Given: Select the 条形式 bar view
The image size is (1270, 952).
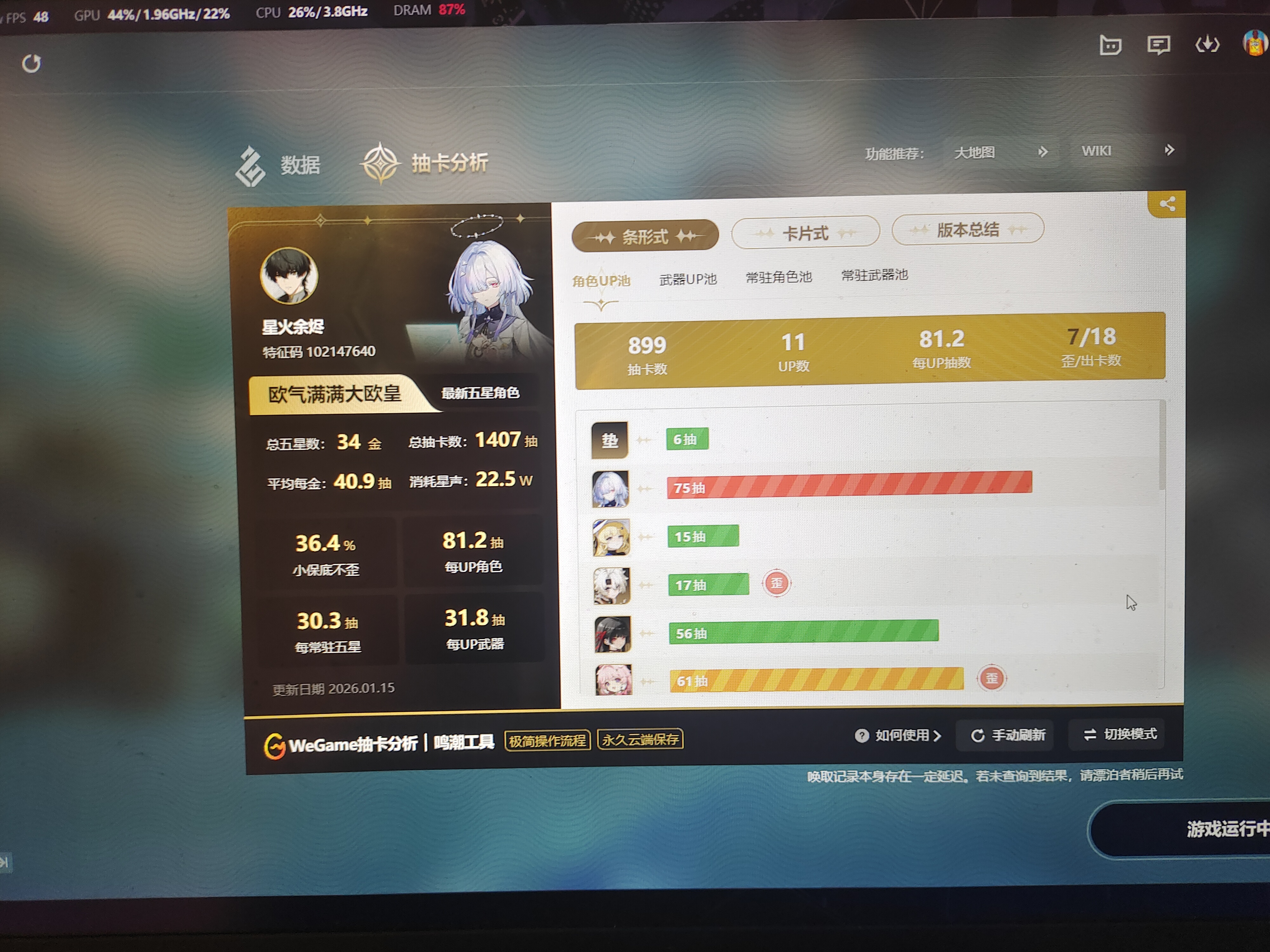Looking at the screenshot, I should [x=645, y=236].
